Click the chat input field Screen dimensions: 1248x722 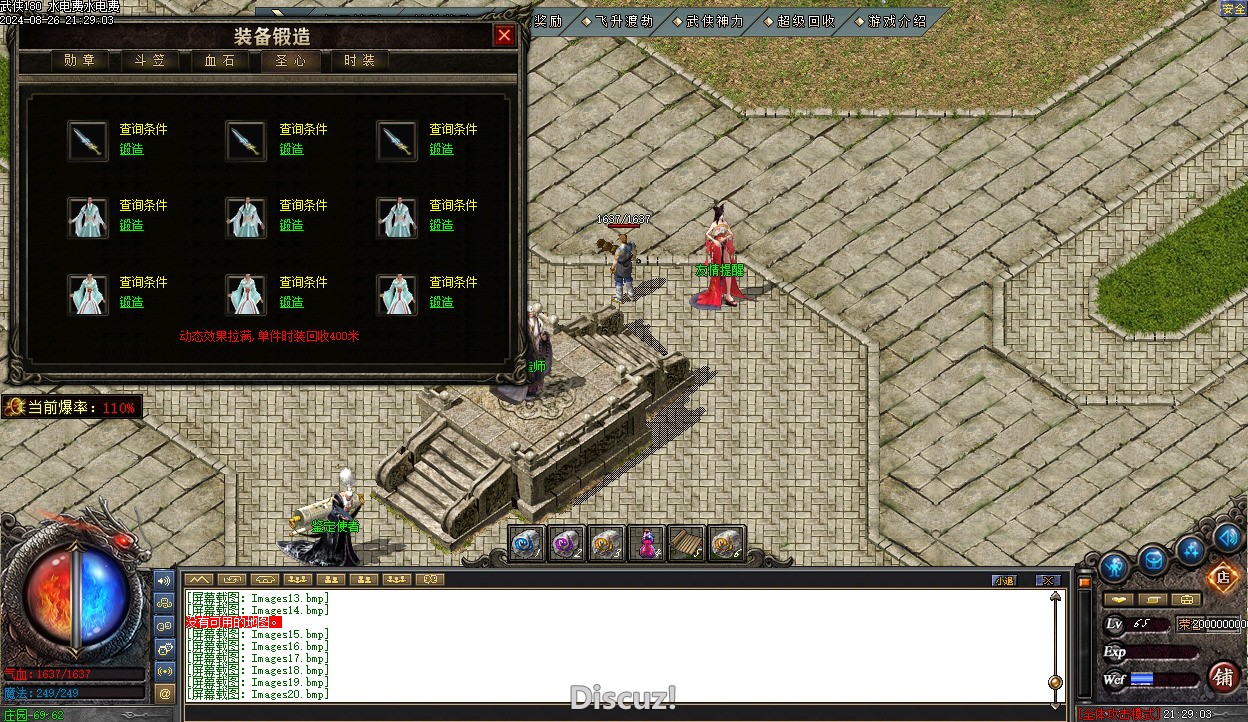[620, 712]
